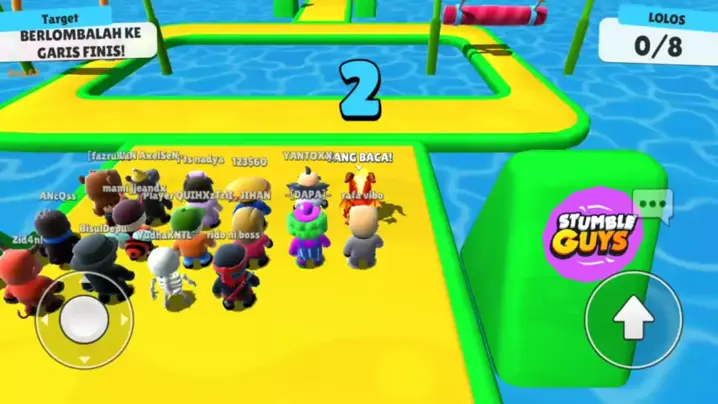The height and width of the screenshot is (404, 718).
Task: Touch the virtual movement joystick
Action: coord(84,319)
